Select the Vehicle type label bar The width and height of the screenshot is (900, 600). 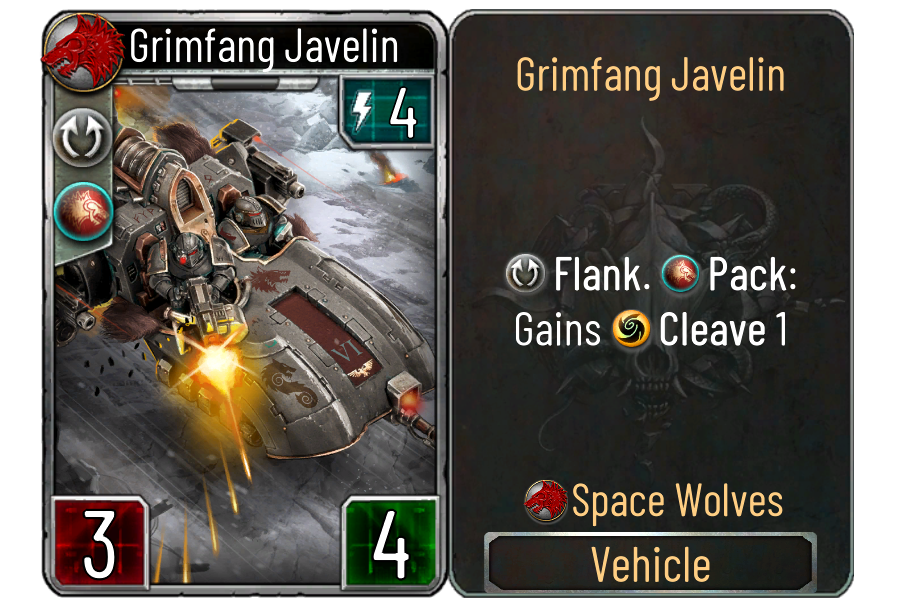[651, 564]
